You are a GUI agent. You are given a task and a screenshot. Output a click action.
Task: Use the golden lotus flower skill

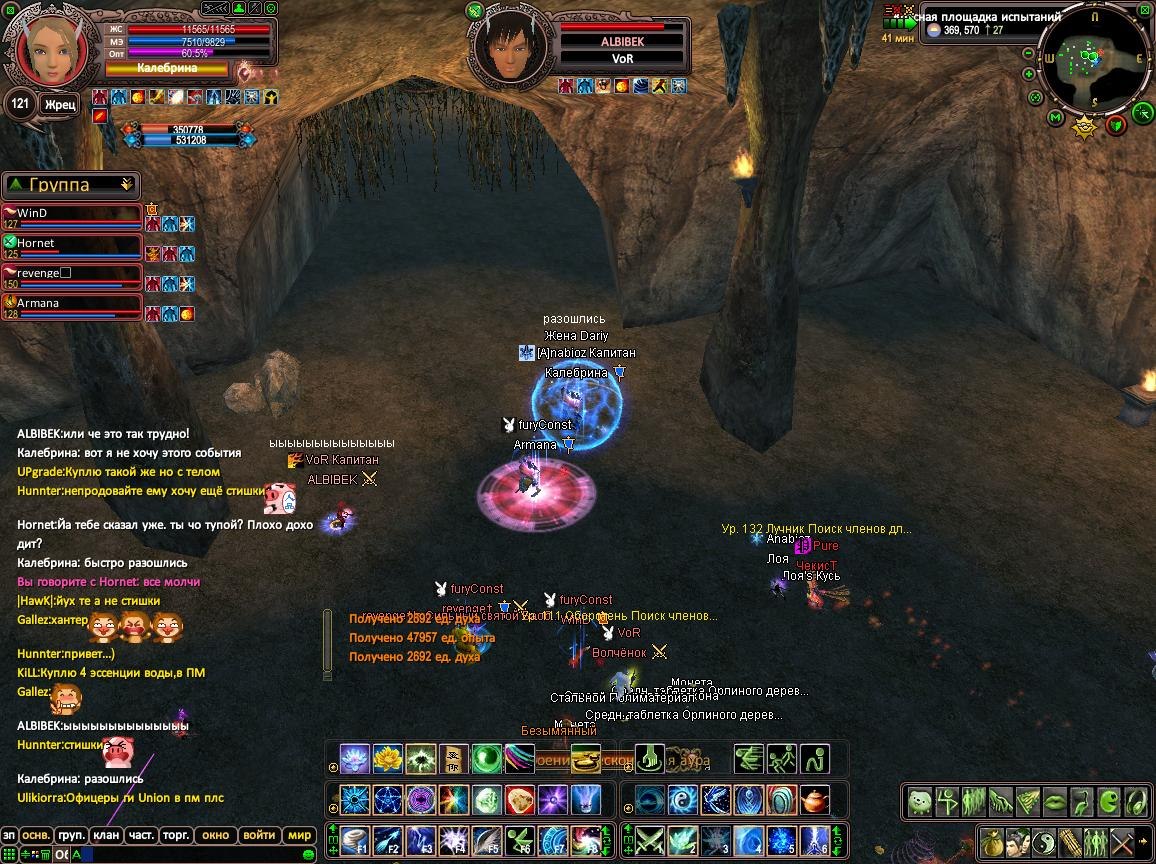[x=387, y=759]
